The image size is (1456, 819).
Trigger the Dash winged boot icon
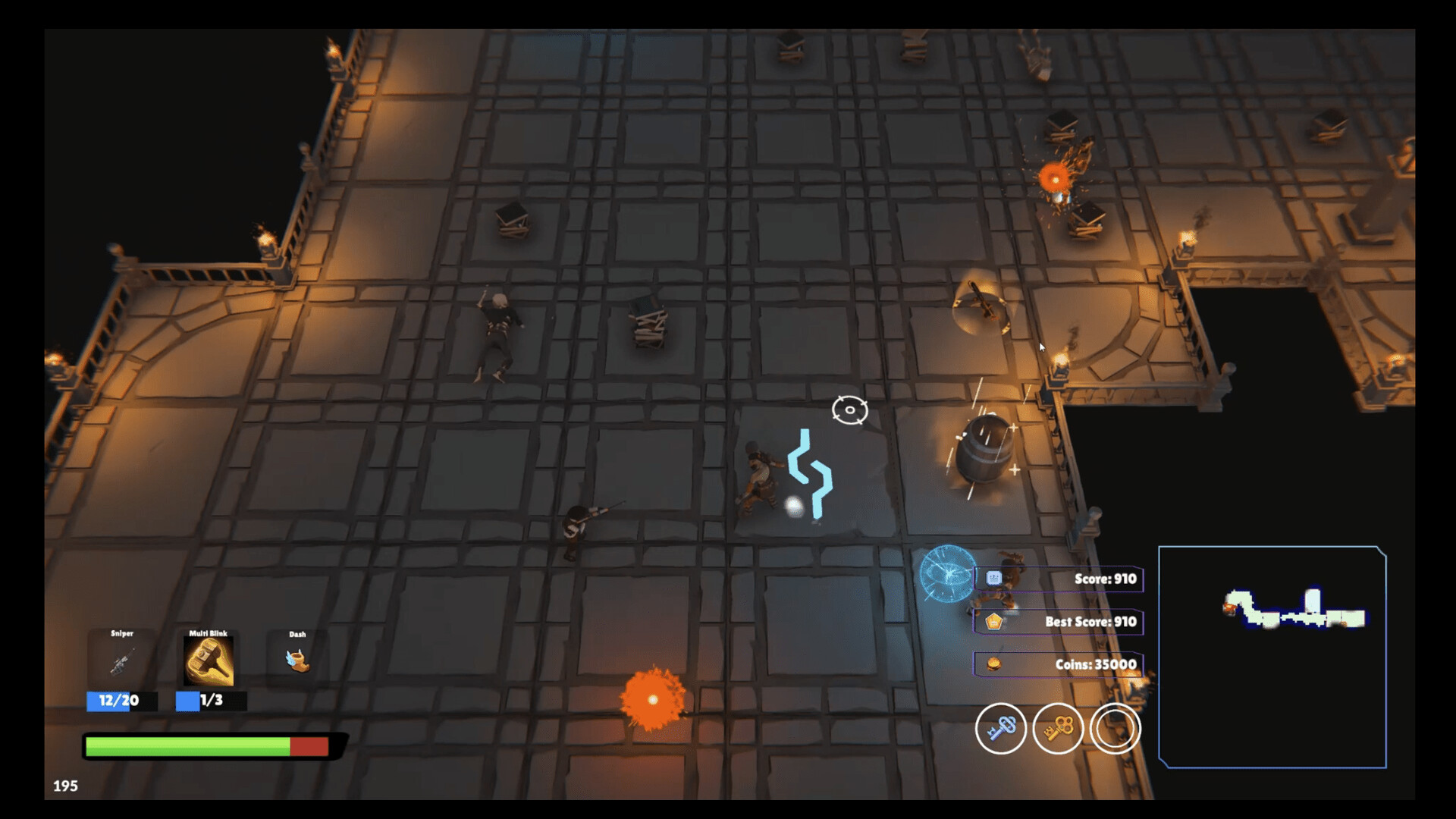tap(297, 661)
